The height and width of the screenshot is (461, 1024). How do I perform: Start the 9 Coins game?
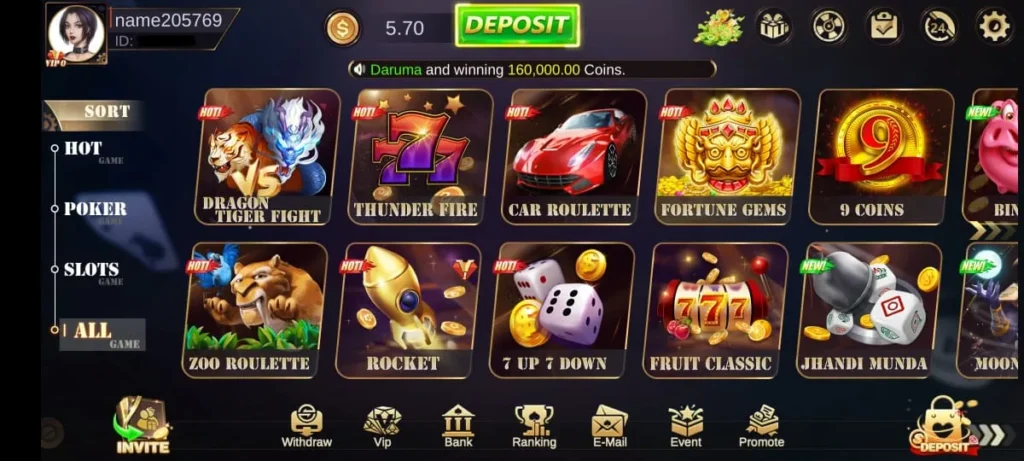point(880,156)
